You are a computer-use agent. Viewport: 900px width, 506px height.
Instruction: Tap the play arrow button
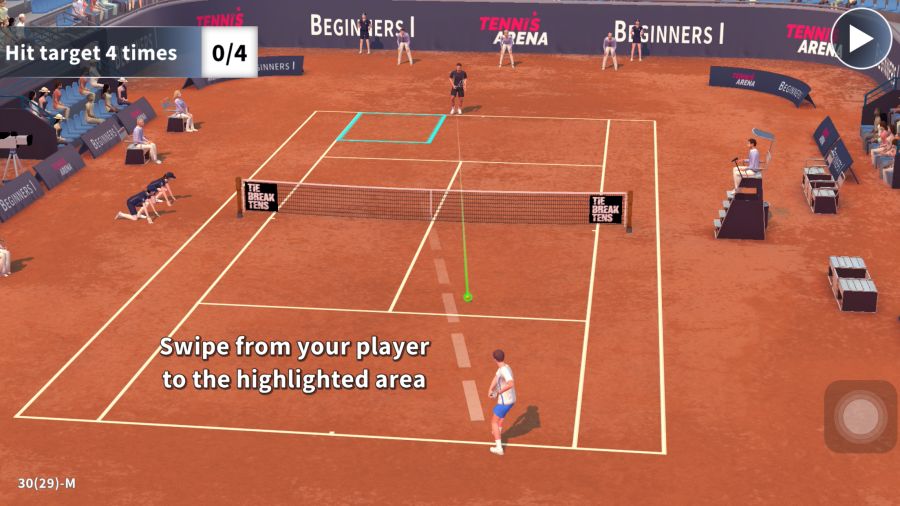point(861,39)
